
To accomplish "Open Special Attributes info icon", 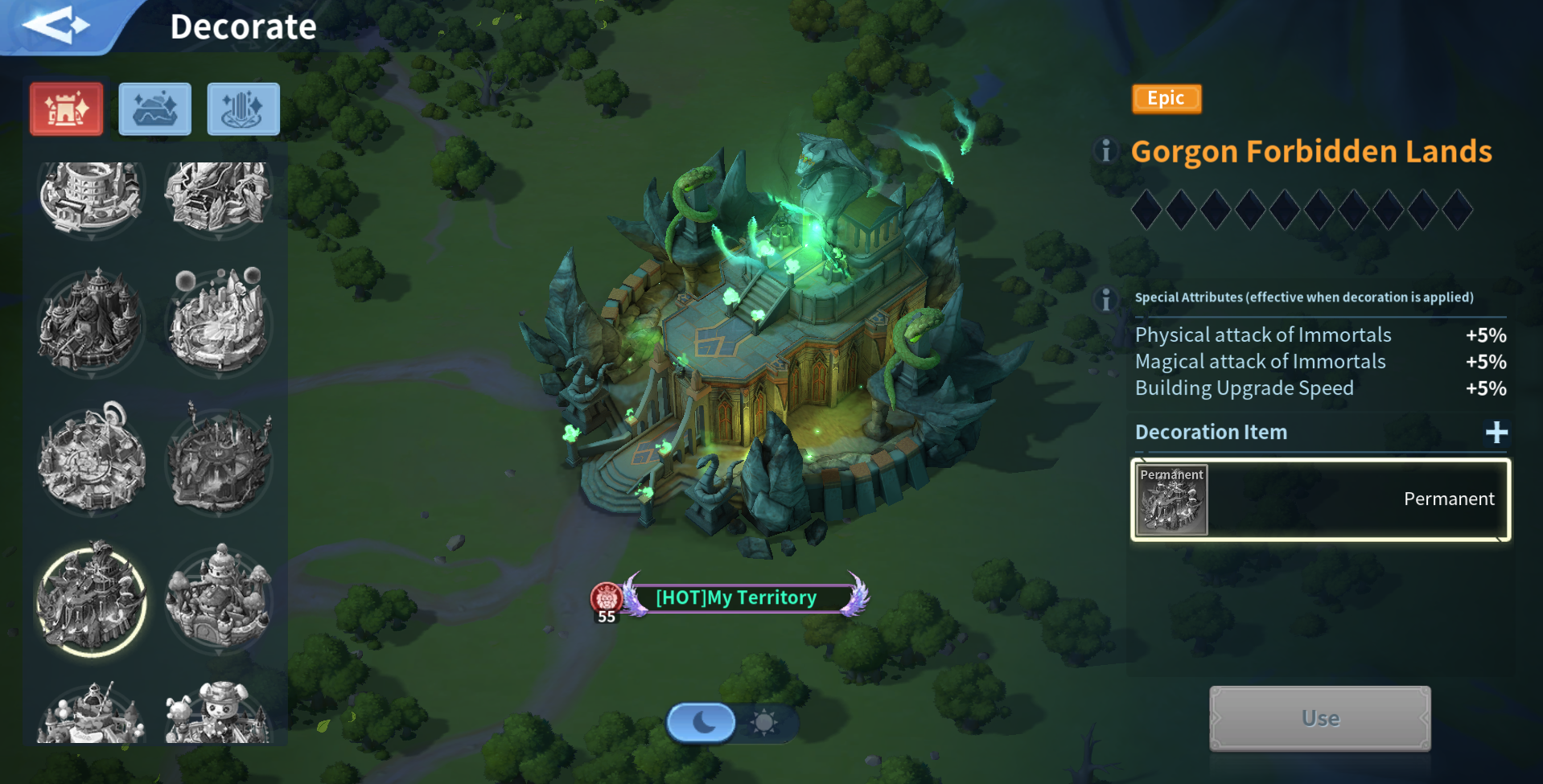I will [1106, 299].
